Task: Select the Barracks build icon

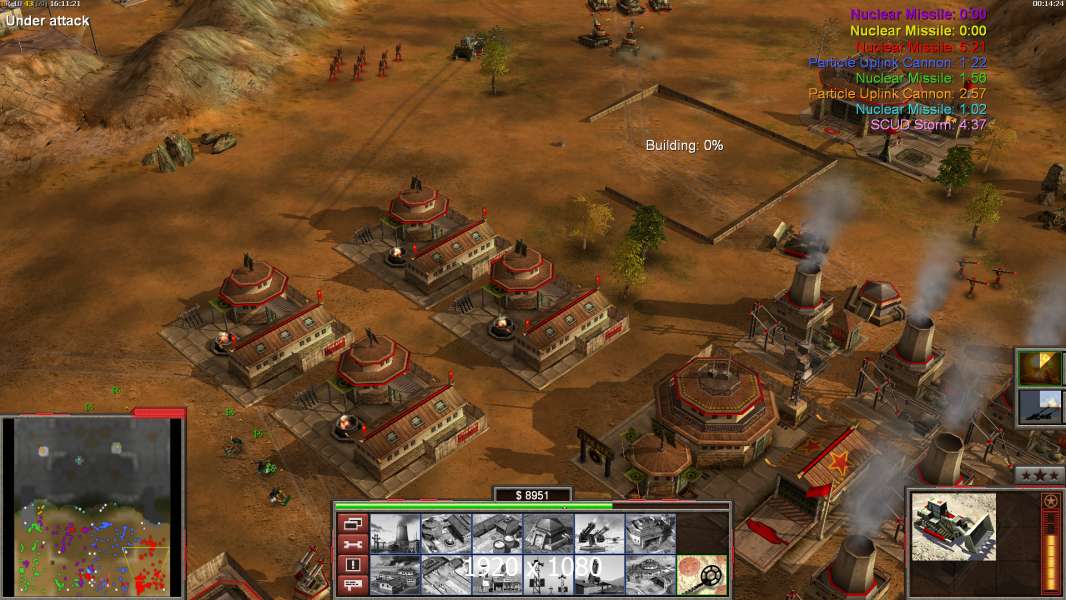Action: click(445, 534)
